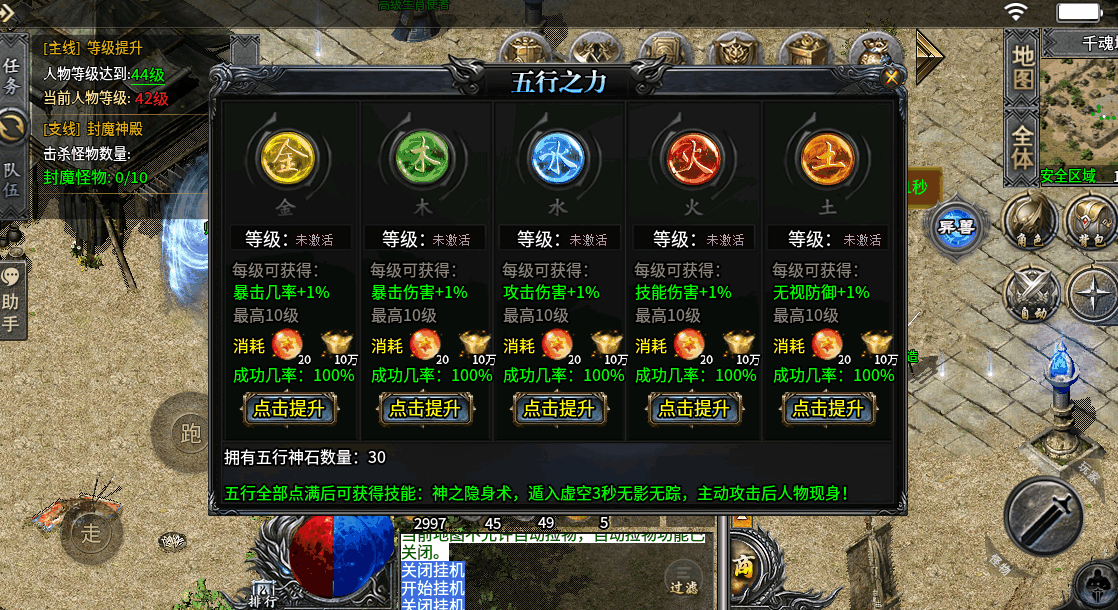Open the 商 shop button
The image size is (1118, 610).
coord(744,566)
